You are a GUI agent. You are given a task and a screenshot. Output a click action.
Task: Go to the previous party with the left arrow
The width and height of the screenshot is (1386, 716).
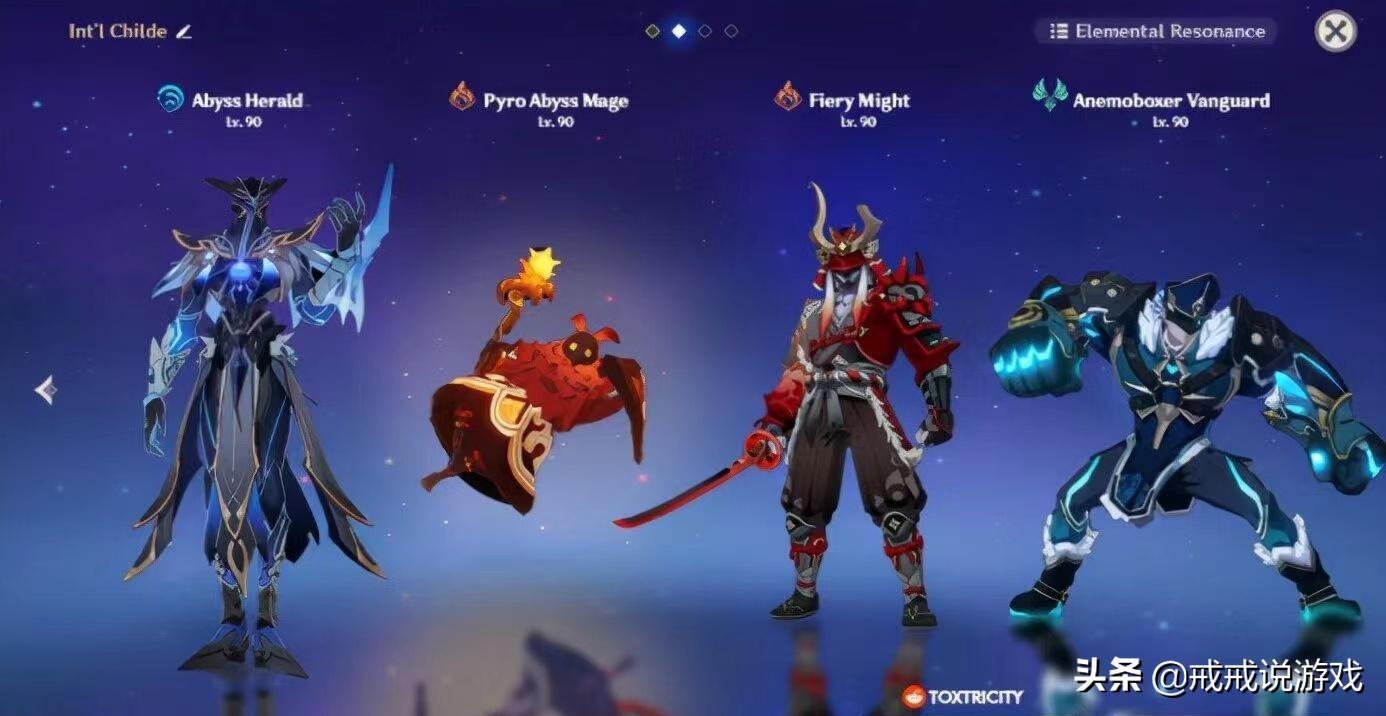point(45,389)
